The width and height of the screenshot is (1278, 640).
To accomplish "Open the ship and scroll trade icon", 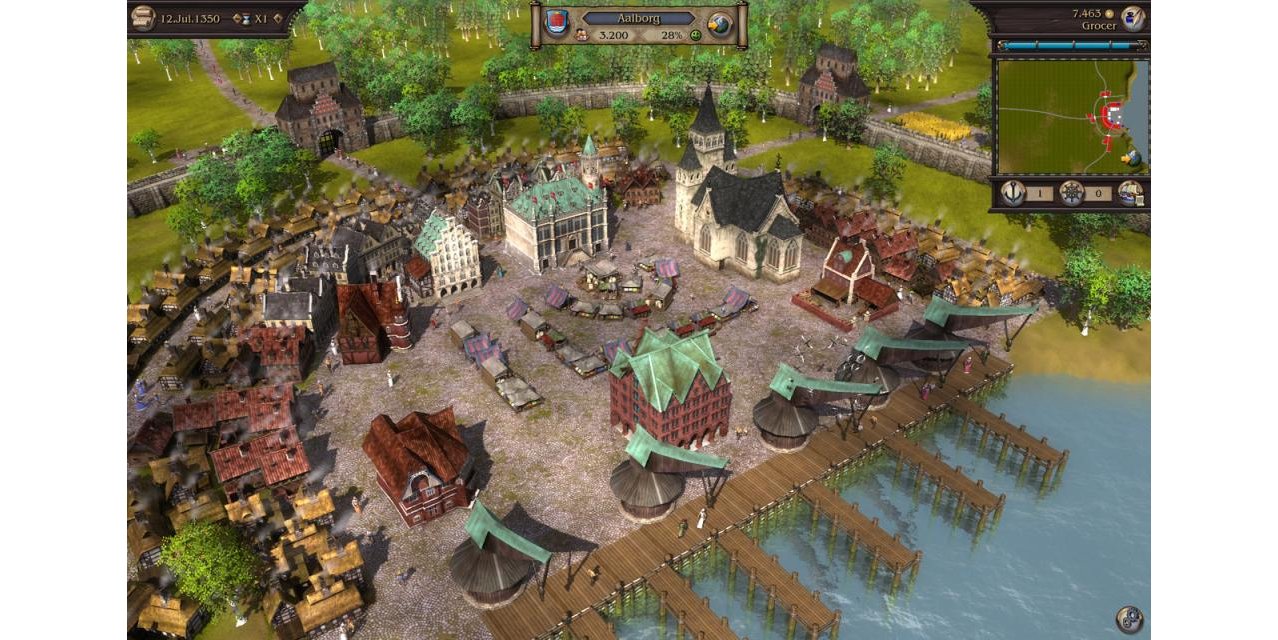I will point(1131,192).
